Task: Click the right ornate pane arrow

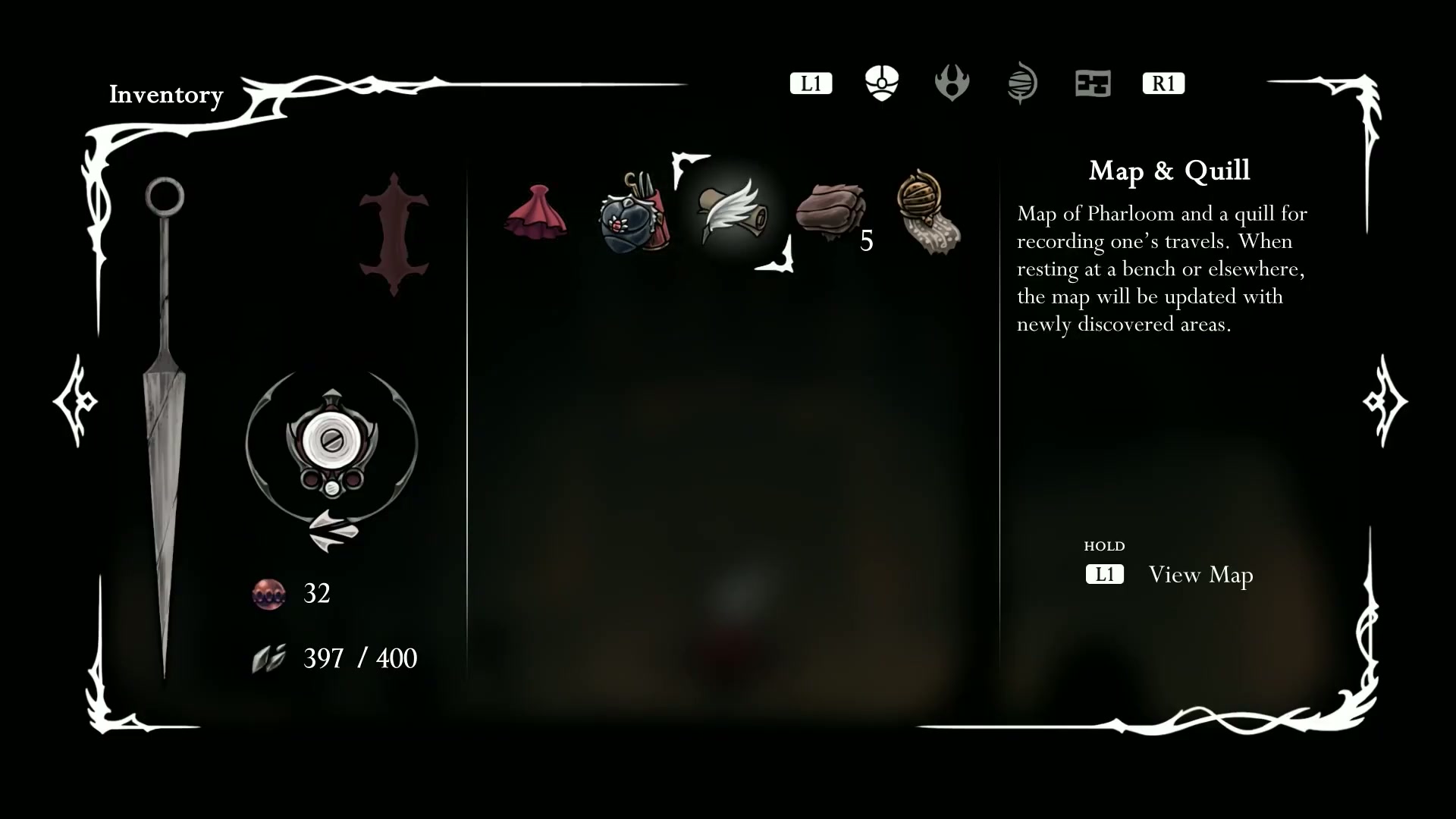Action: (1385, 400)
